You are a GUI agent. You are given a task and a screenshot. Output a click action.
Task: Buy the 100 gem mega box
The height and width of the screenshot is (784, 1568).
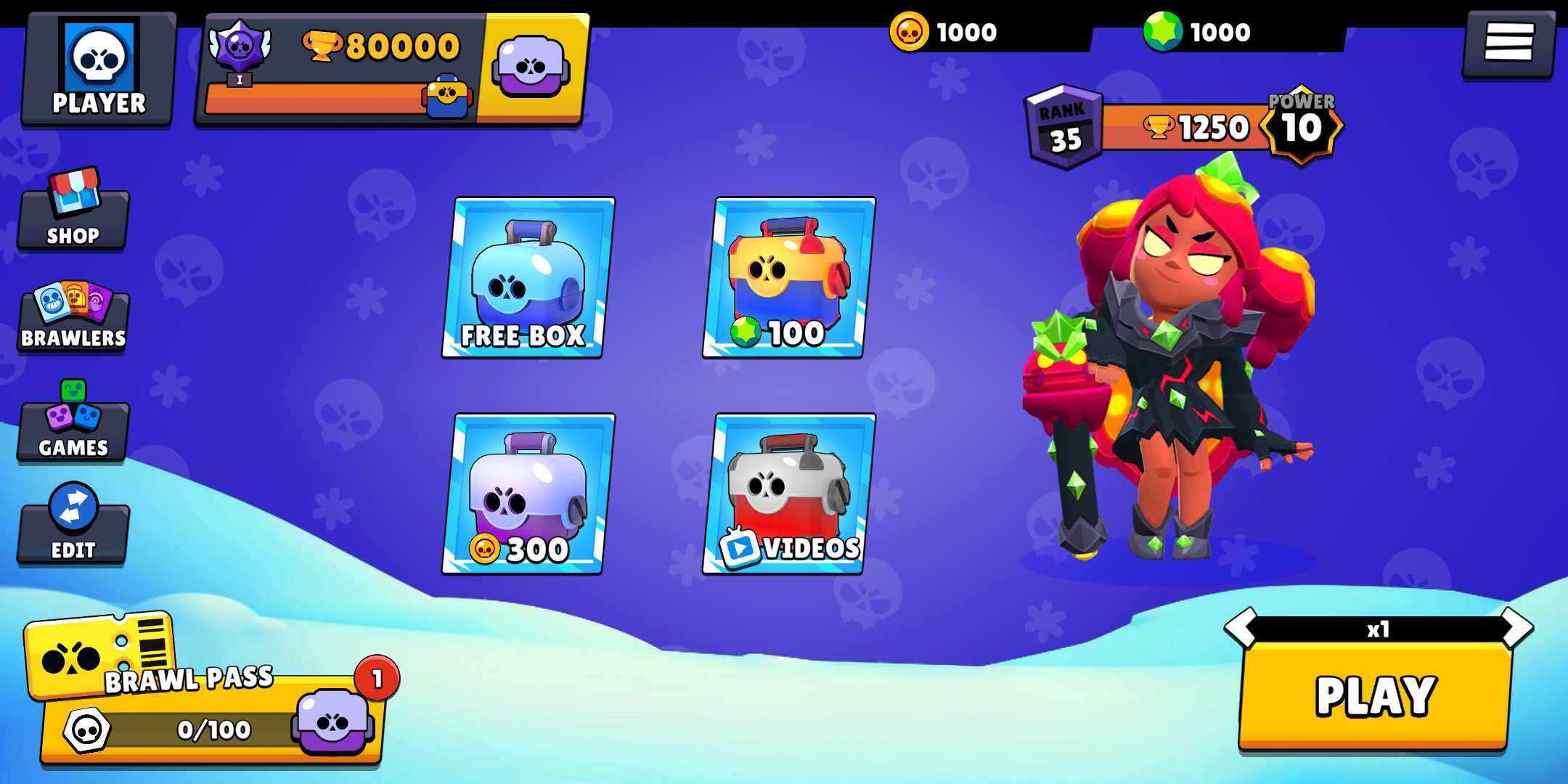[789, 278]
